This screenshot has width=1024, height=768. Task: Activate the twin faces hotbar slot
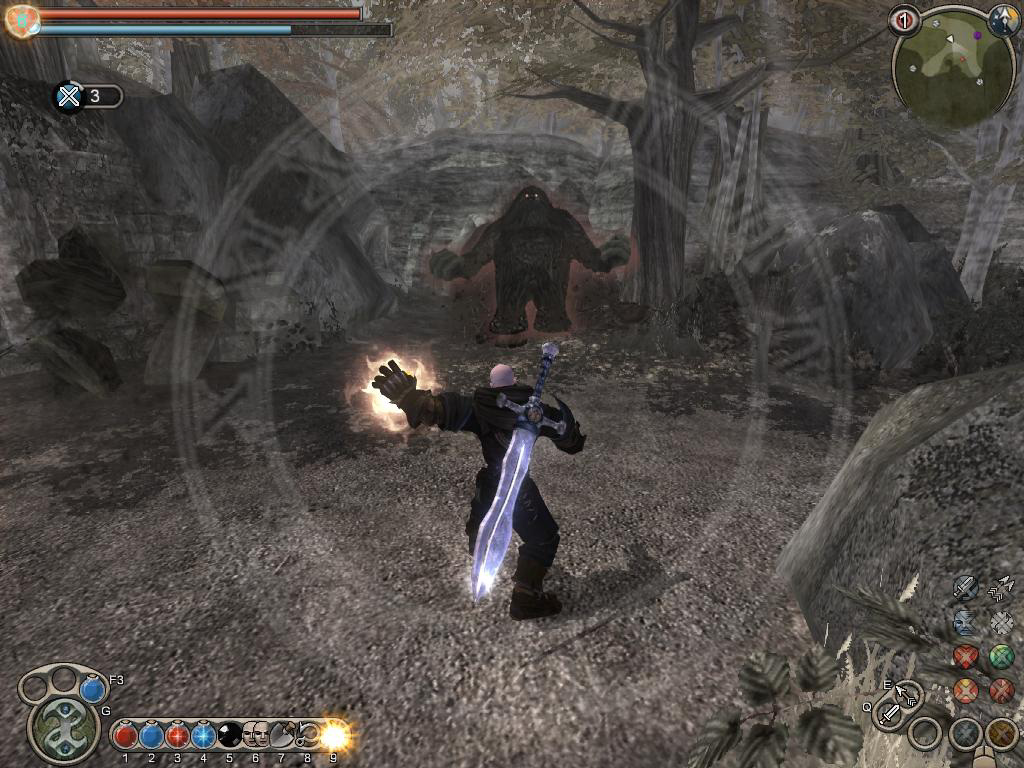(x=255, y=737)
